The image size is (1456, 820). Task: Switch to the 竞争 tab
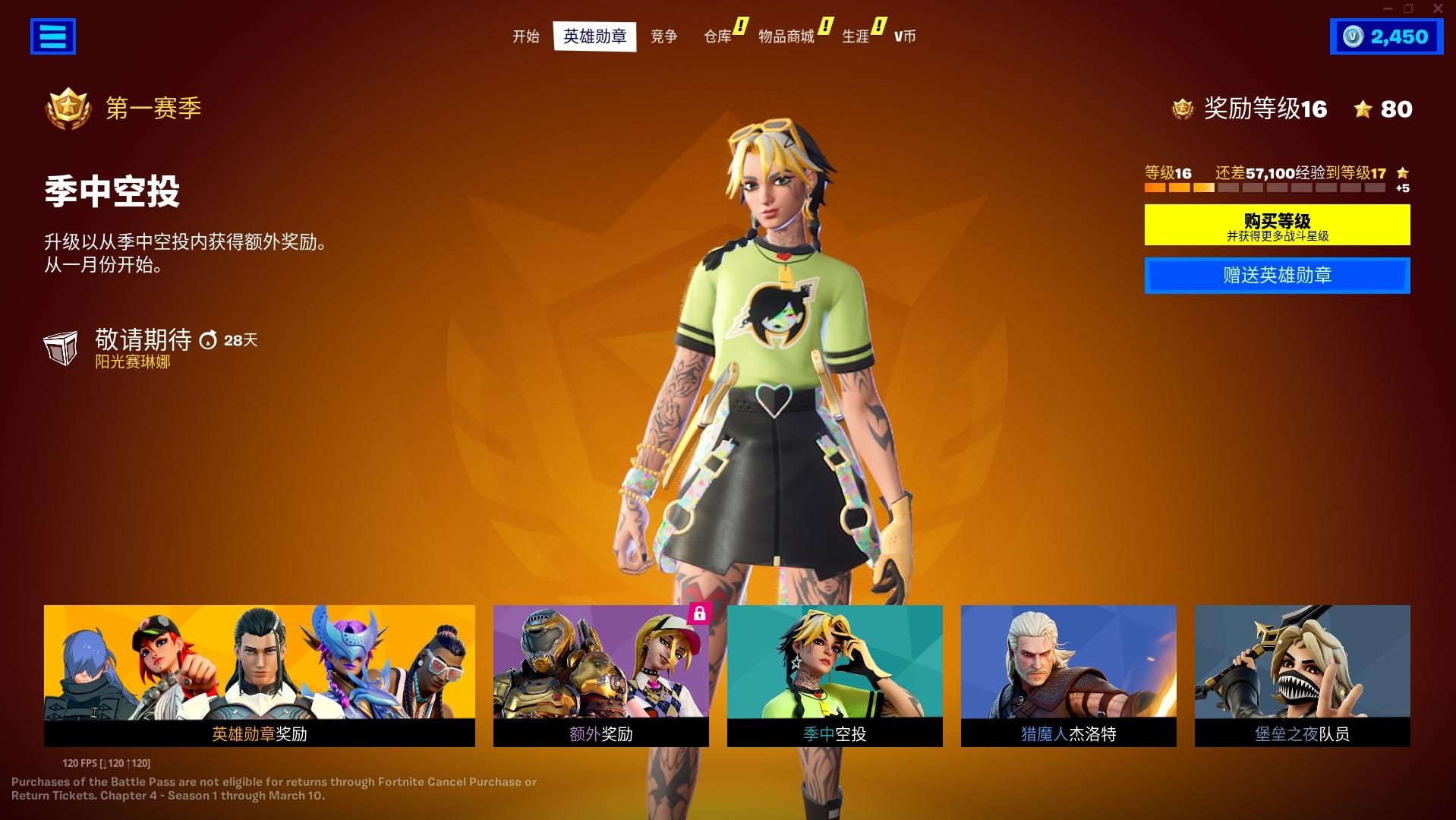click(663, 36)
